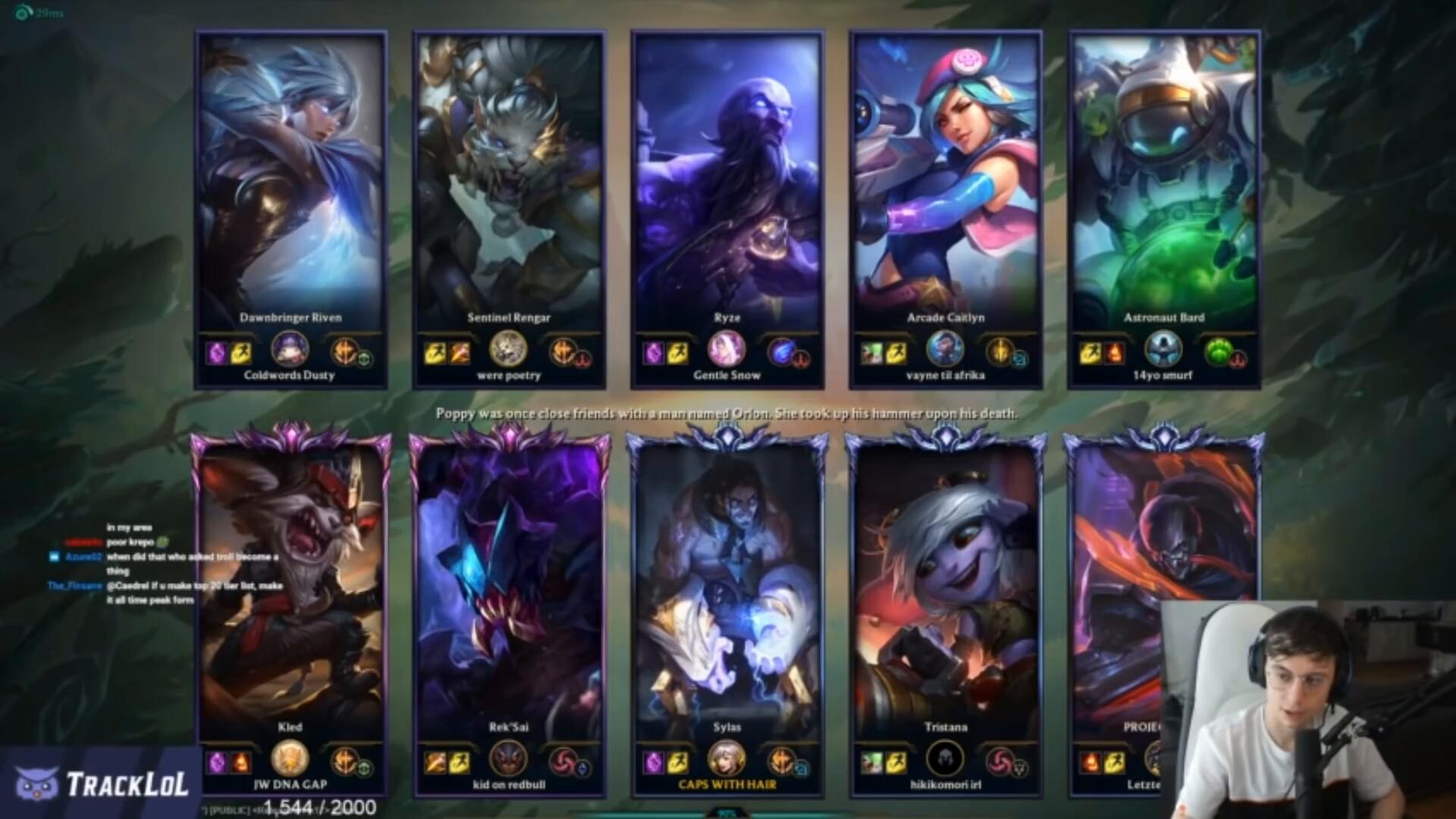The height and width of the screenshot is (819, 1456).
Task: Select Bard's Ignite summoner spell icon
Action: [x=1114, y=353]
